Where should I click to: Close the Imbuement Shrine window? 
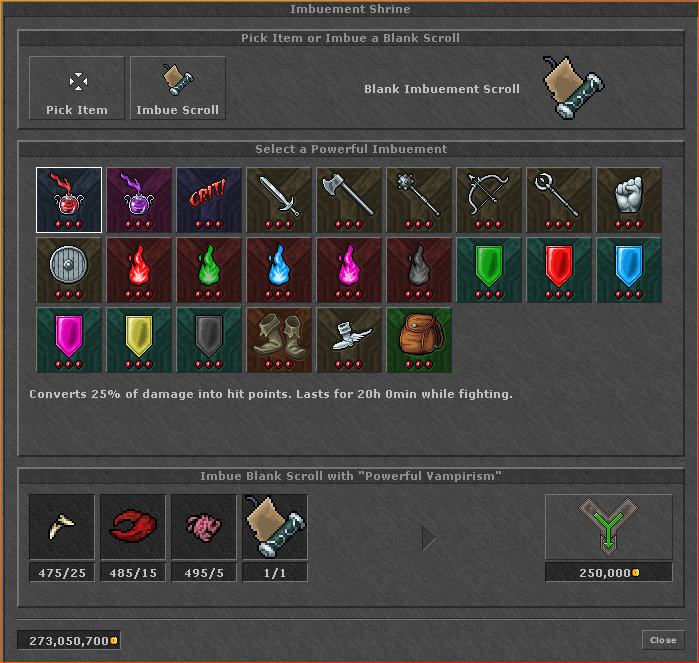point(663,640)
